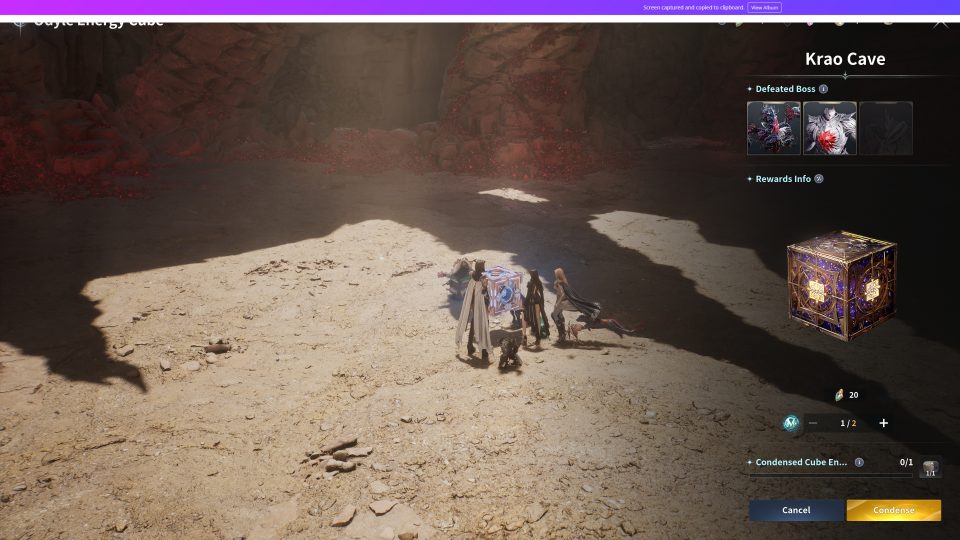Select the armored boss with red core
The image size is (960, 540).
(x=830, y=128)
